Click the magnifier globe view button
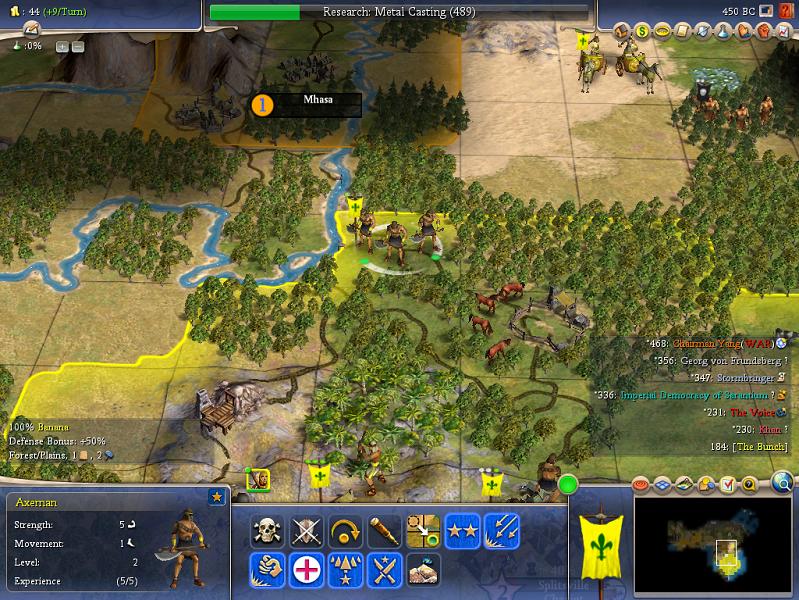Viewport: 799px width, 600px height. tap(783, 484)
